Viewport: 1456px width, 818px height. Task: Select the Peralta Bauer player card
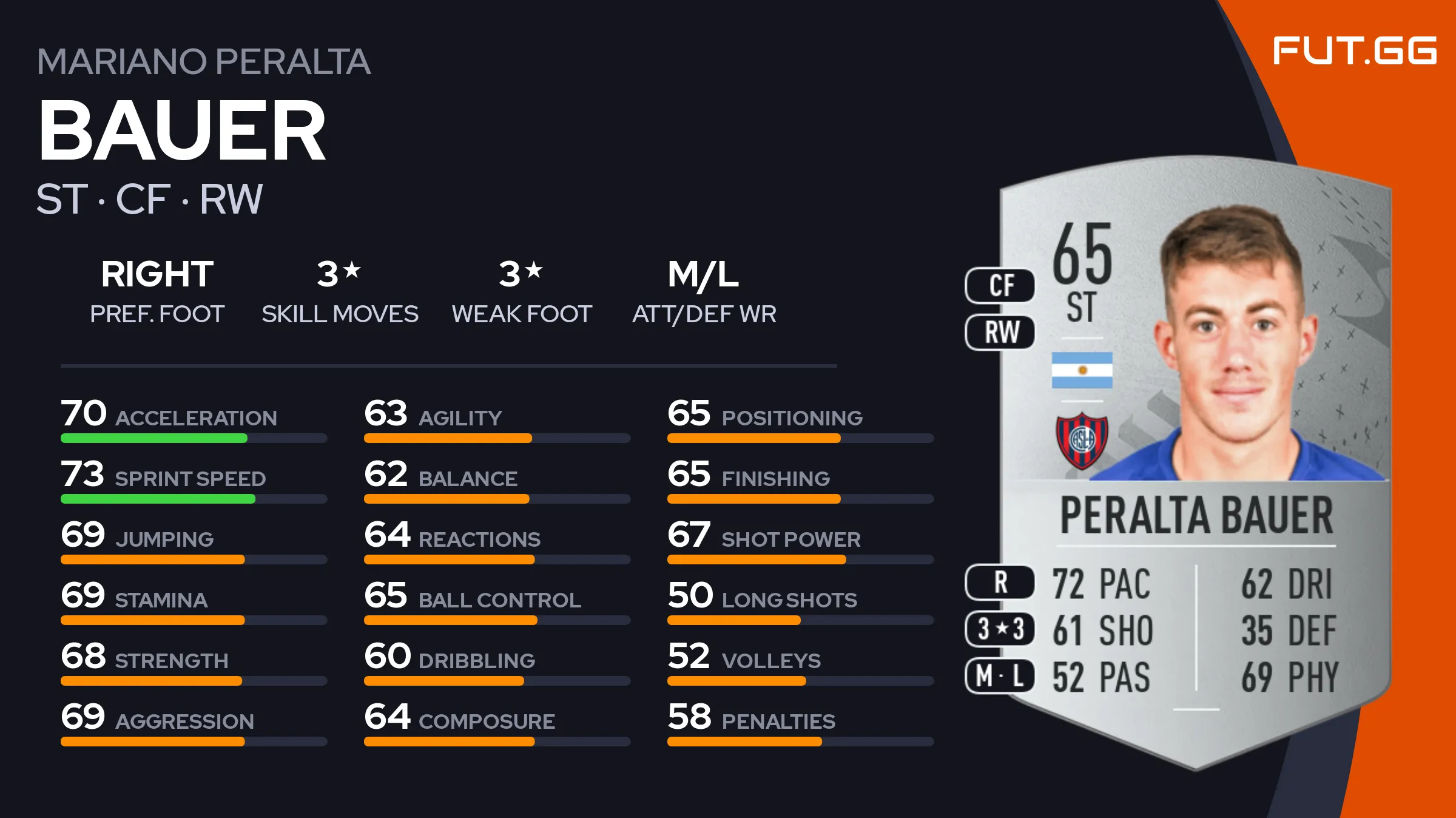[x=1195, y=461]
